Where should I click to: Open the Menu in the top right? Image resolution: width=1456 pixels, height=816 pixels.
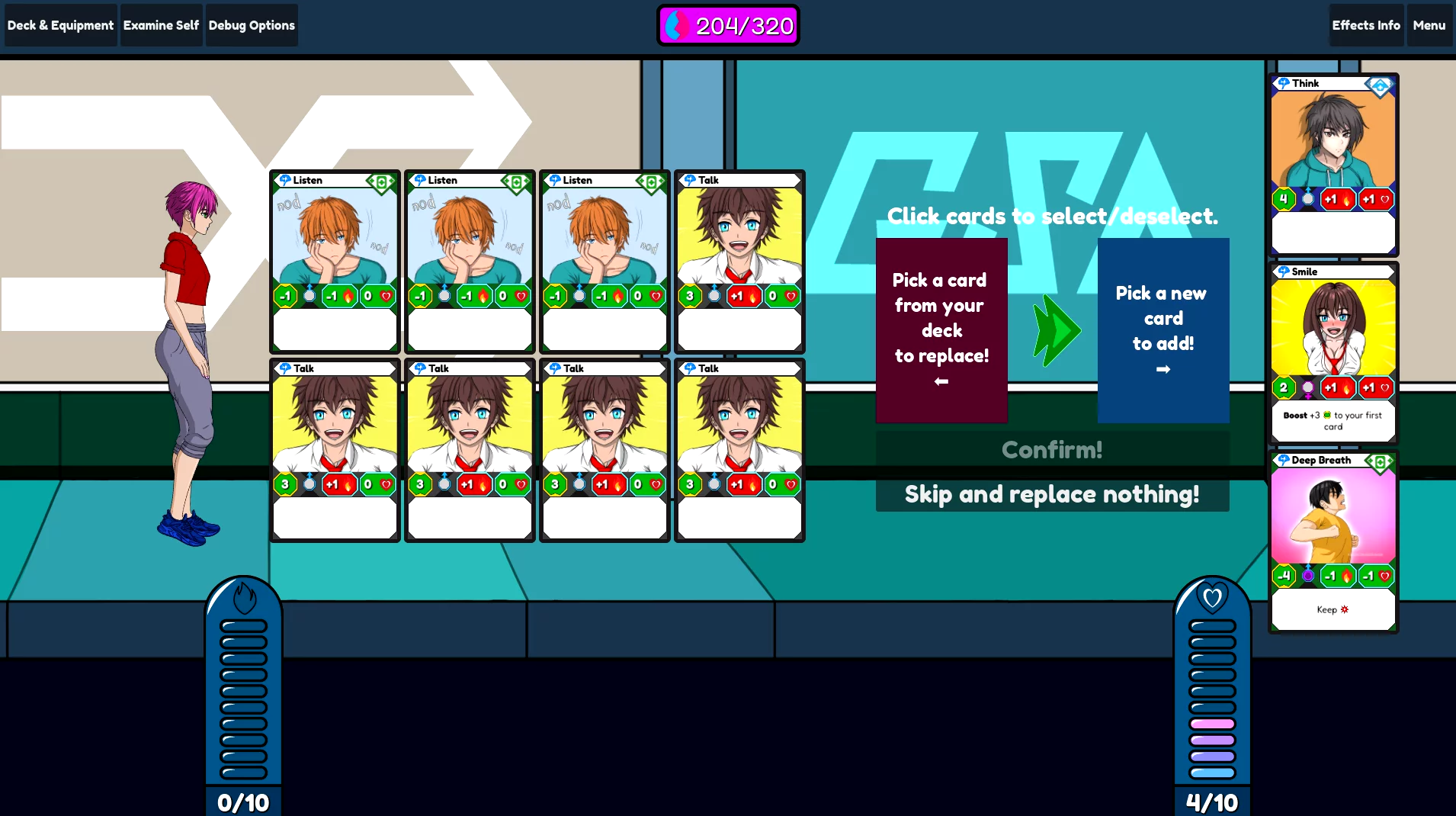point(1429,24)
